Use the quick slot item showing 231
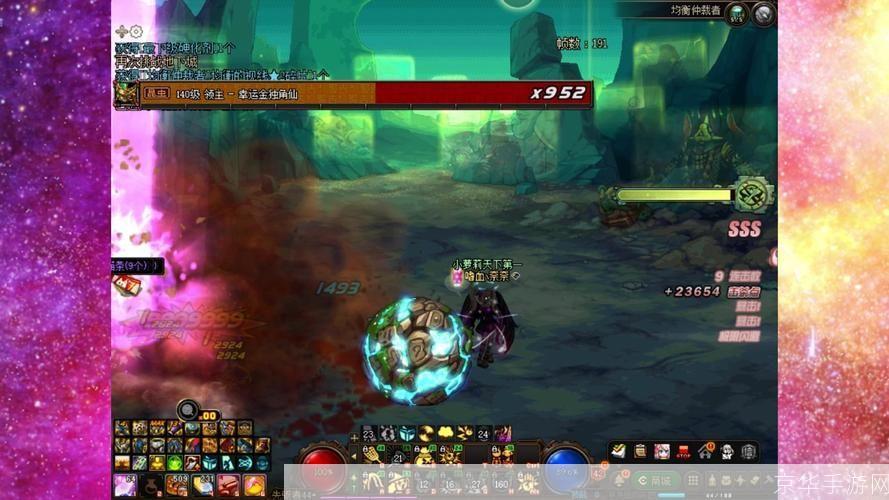Screen dimensions: 889x500 pos(203,485)
